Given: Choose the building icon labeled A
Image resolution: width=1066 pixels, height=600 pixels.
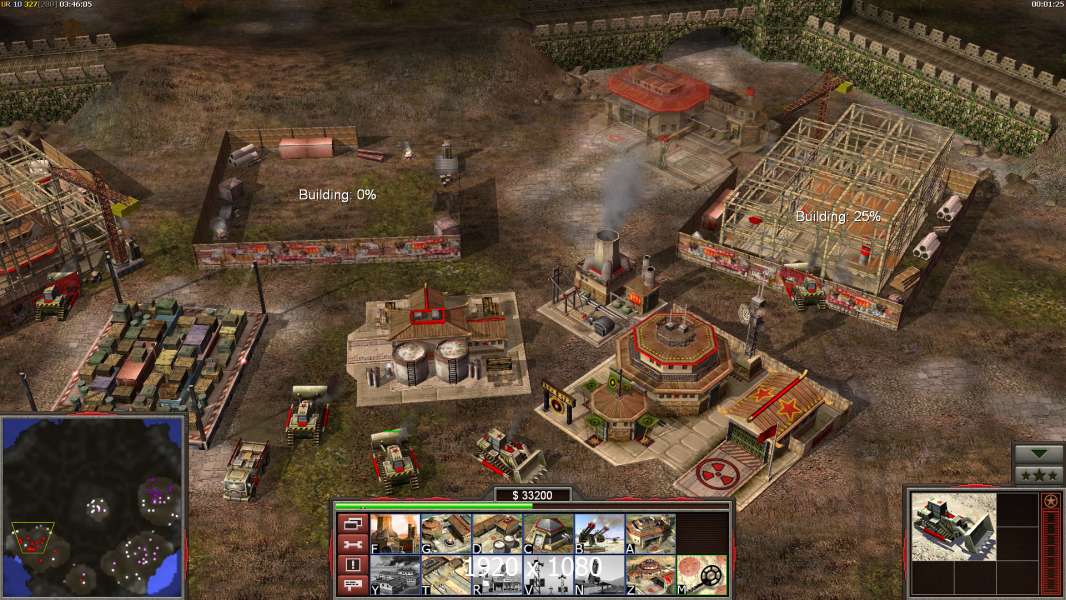Looking at the screenshot, I should [x=649, y=533].
